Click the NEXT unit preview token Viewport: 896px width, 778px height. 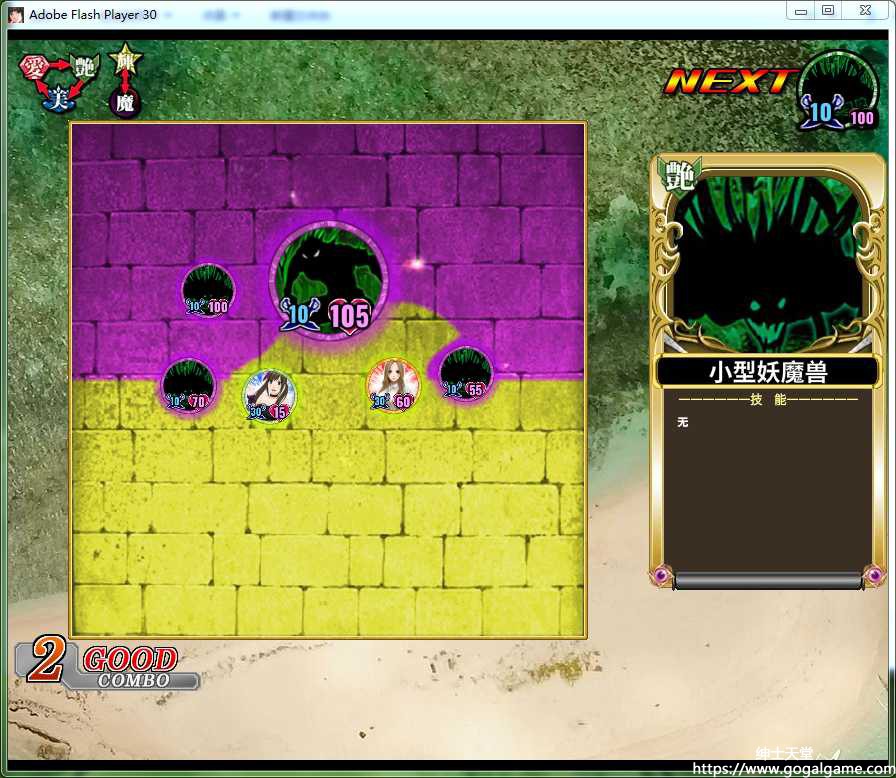coord(837,91)
